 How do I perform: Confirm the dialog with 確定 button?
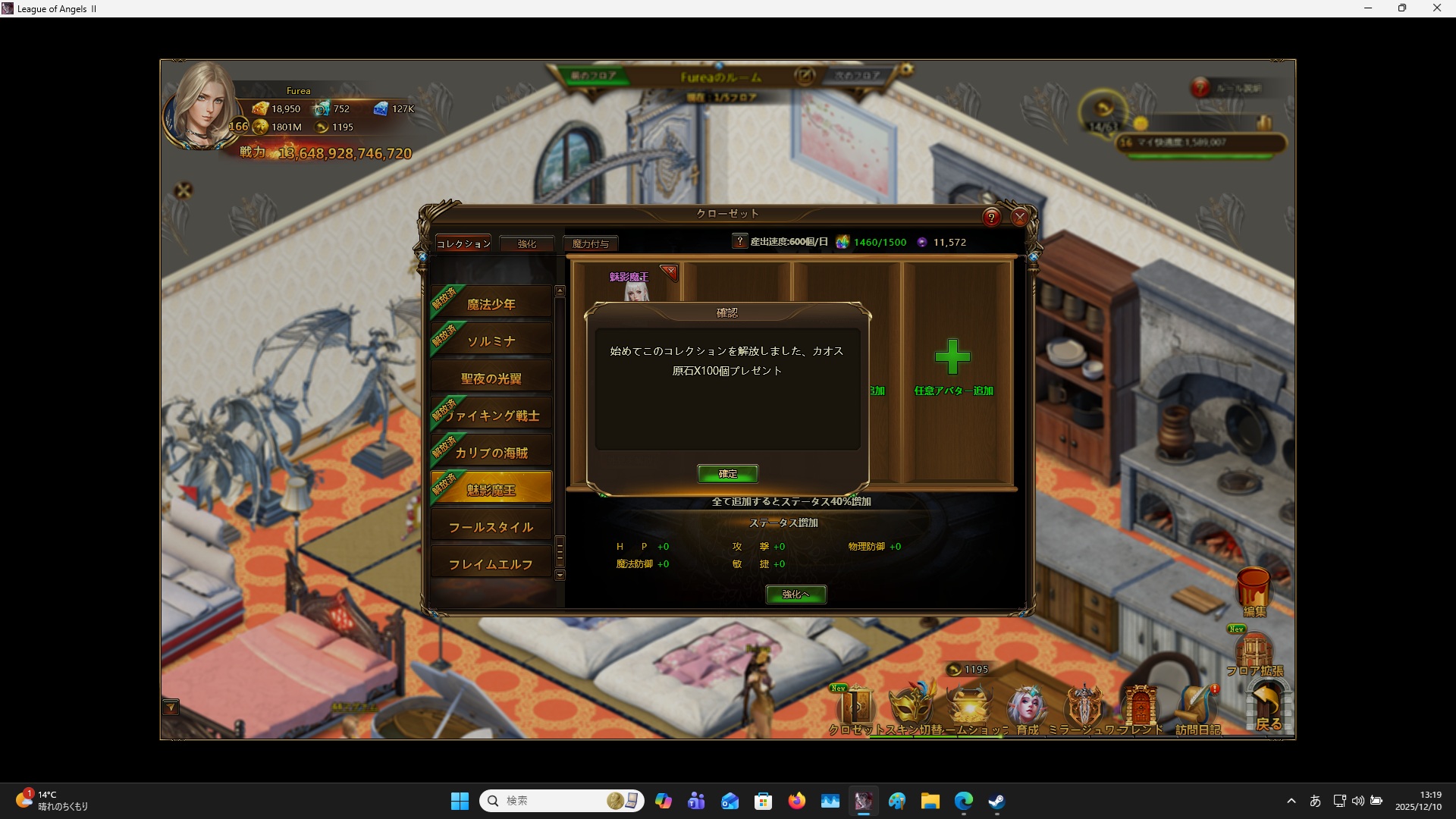tap(727, 474)
